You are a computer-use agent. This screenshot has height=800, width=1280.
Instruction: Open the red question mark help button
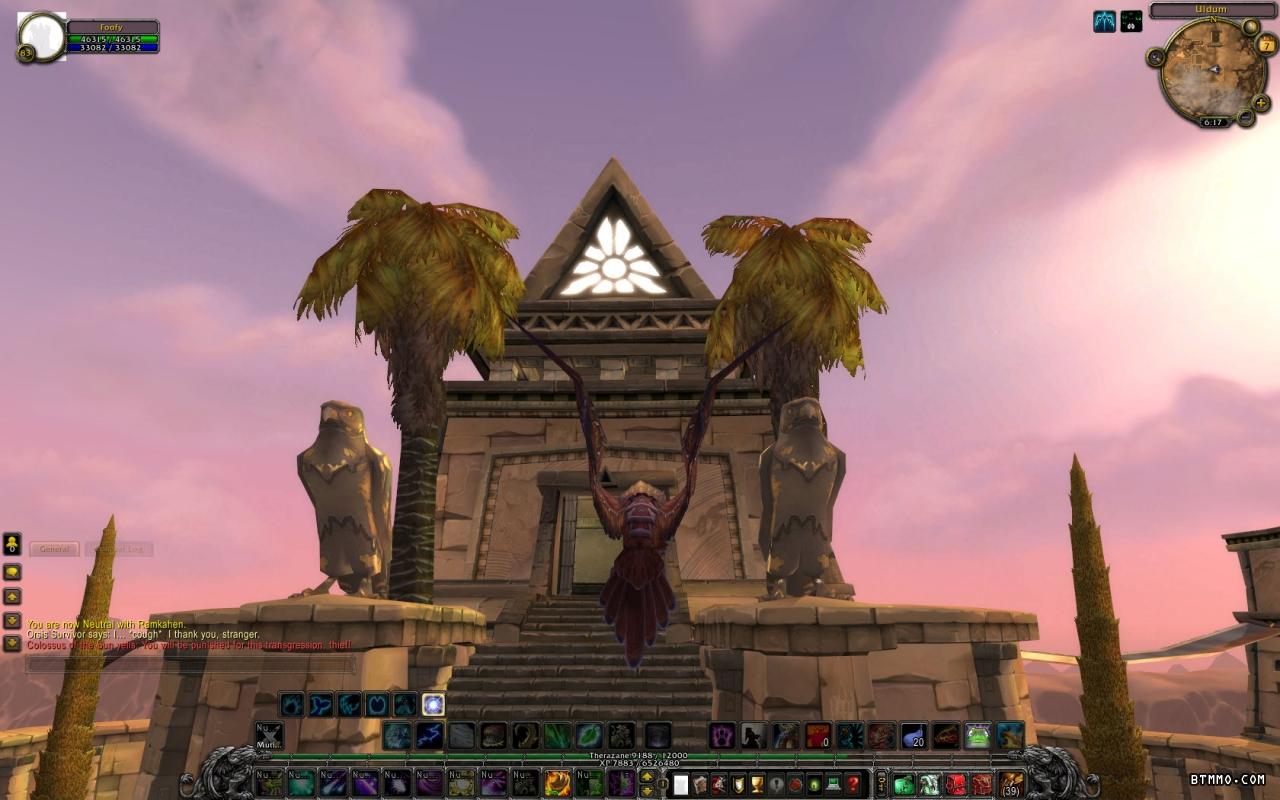pos(853,784)
